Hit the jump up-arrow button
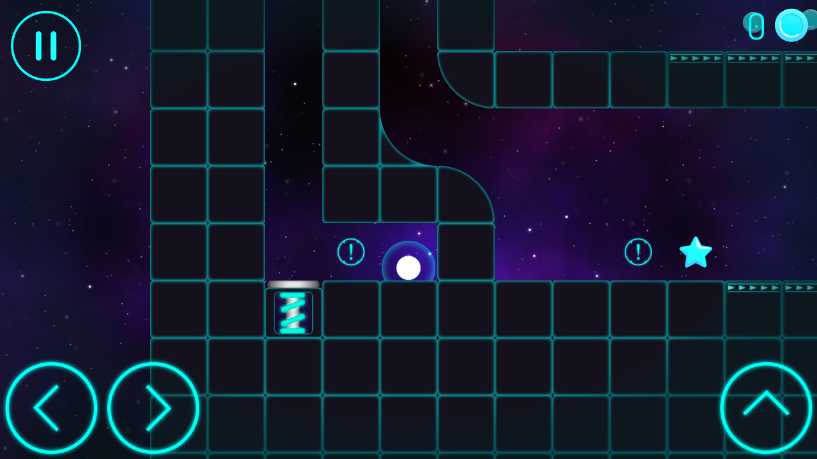Screen dimensions: 817x459 coord(765,408)
